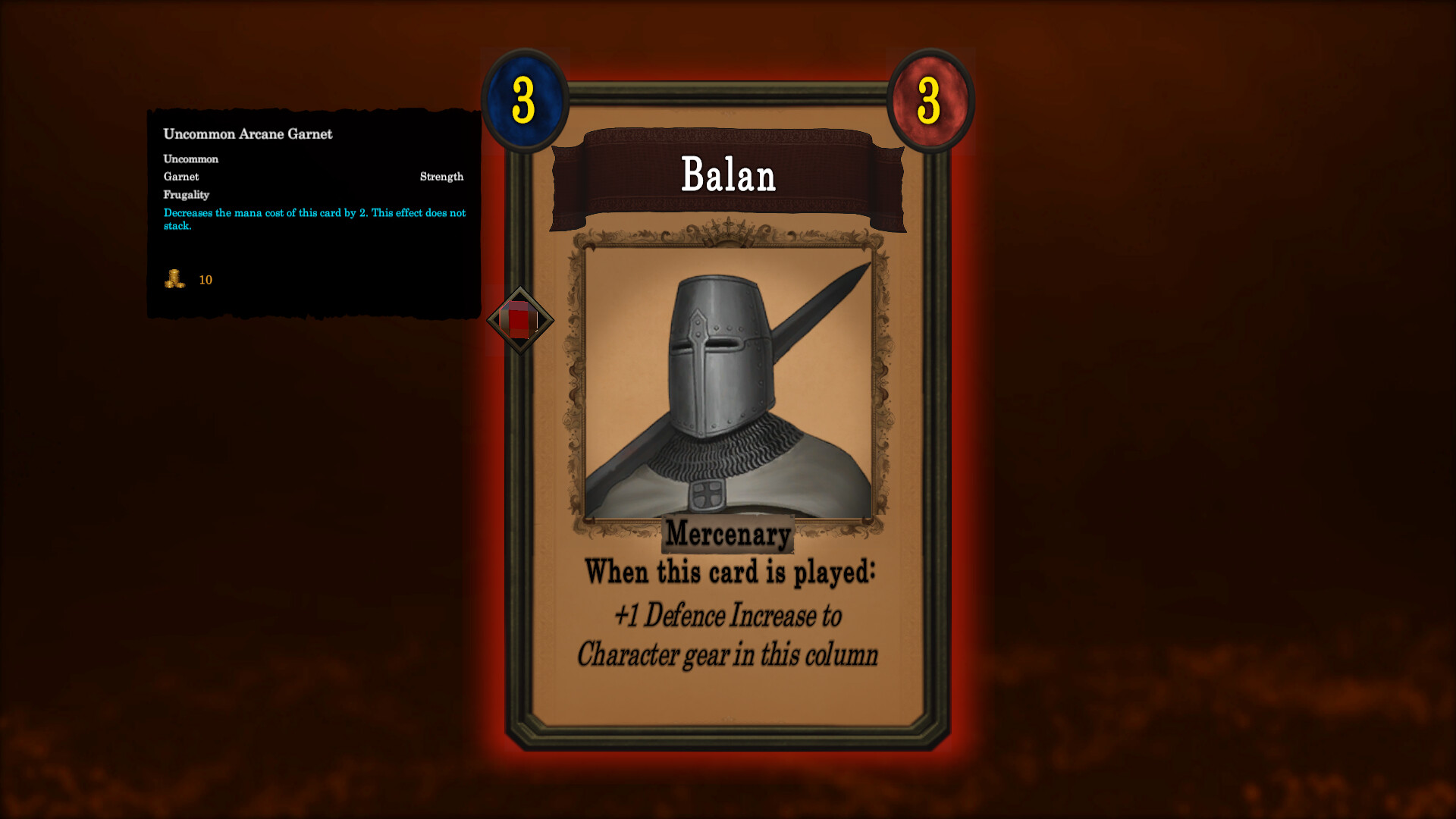Expand the Mercenary class label
Image resolution: width=1456 pixels, height=819 pixels.
[x=728, y=534]
